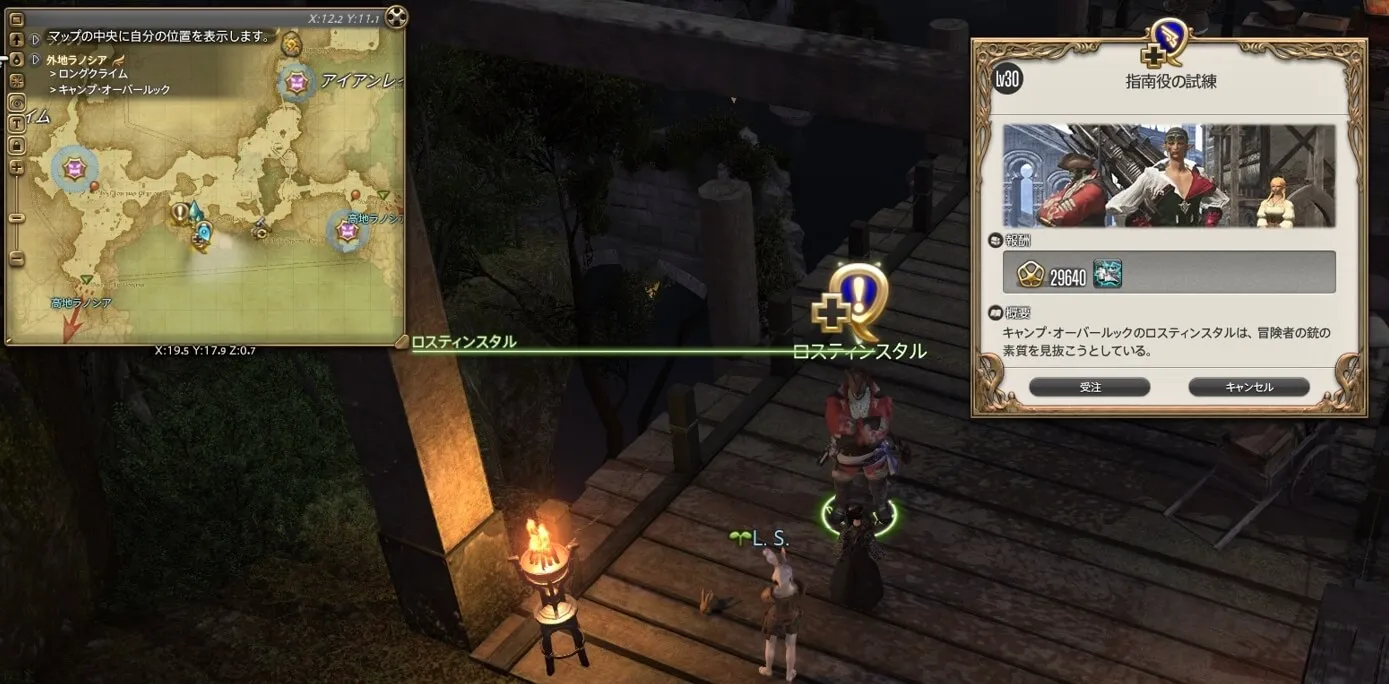Open the map list button at top of sidebar
The width and height of the screenshot is (1389, 684).
point(17,18)
